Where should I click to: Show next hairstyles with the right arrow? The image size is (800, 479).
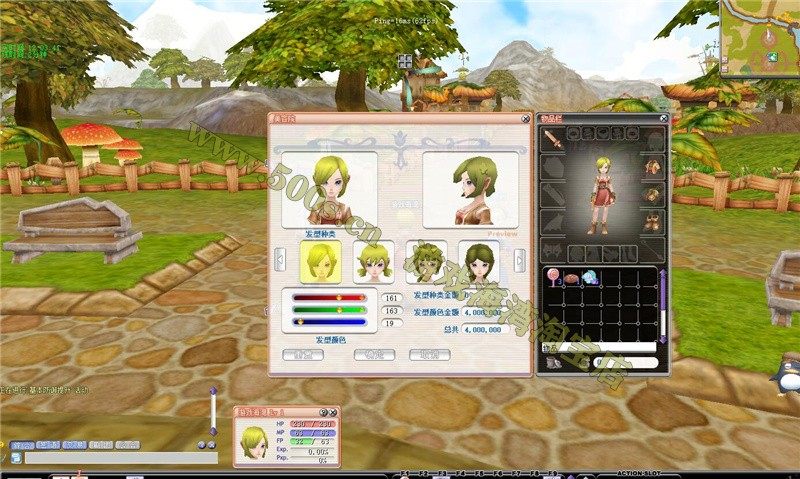[x=520, y=261]
